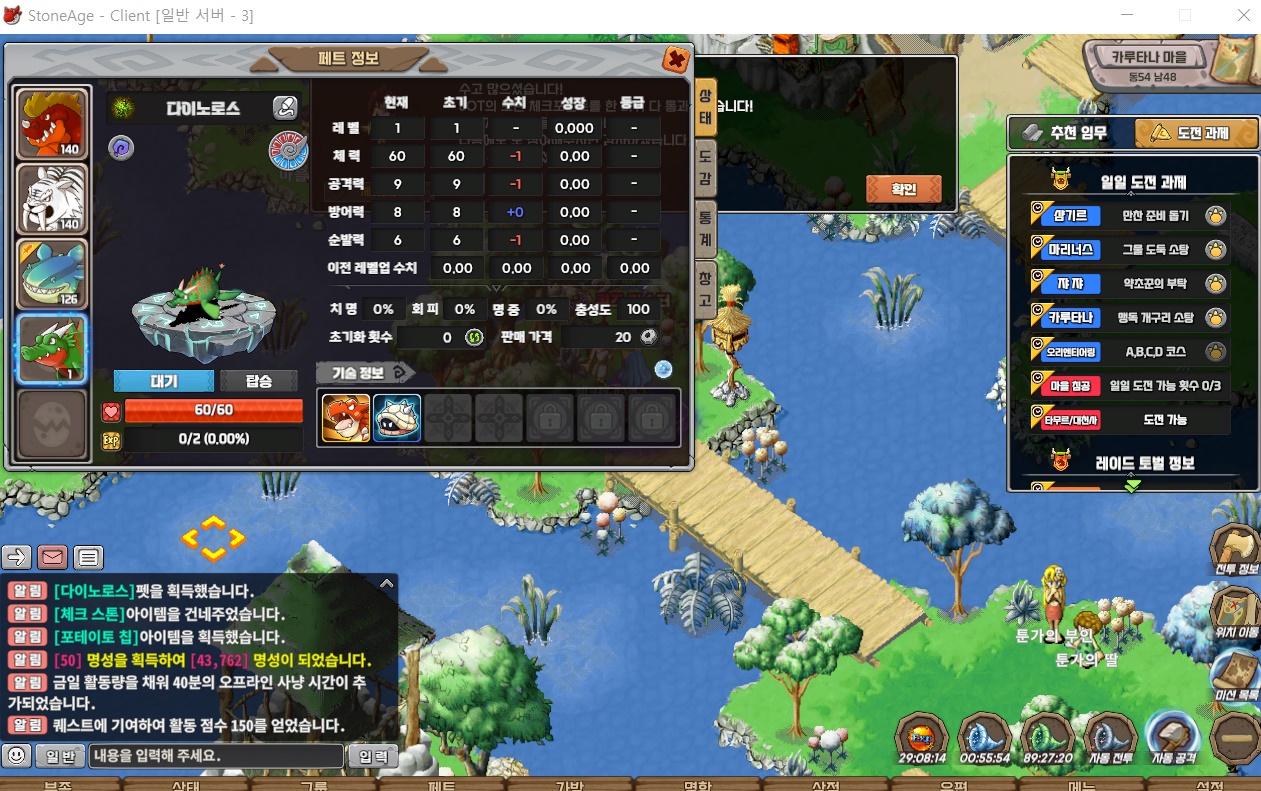Click the 대기 standby button
The height and width of the screenshot is (791, 1261).
tap(163, 381)
